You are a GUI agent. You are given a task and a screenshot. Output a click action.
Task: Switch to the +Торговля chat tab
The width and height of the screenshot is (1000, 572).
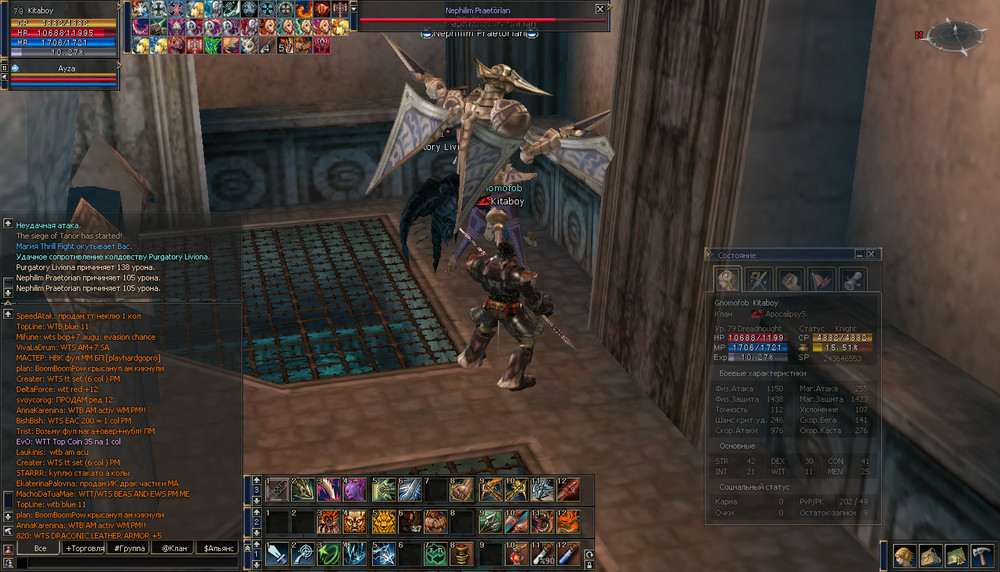pos(85,548)
